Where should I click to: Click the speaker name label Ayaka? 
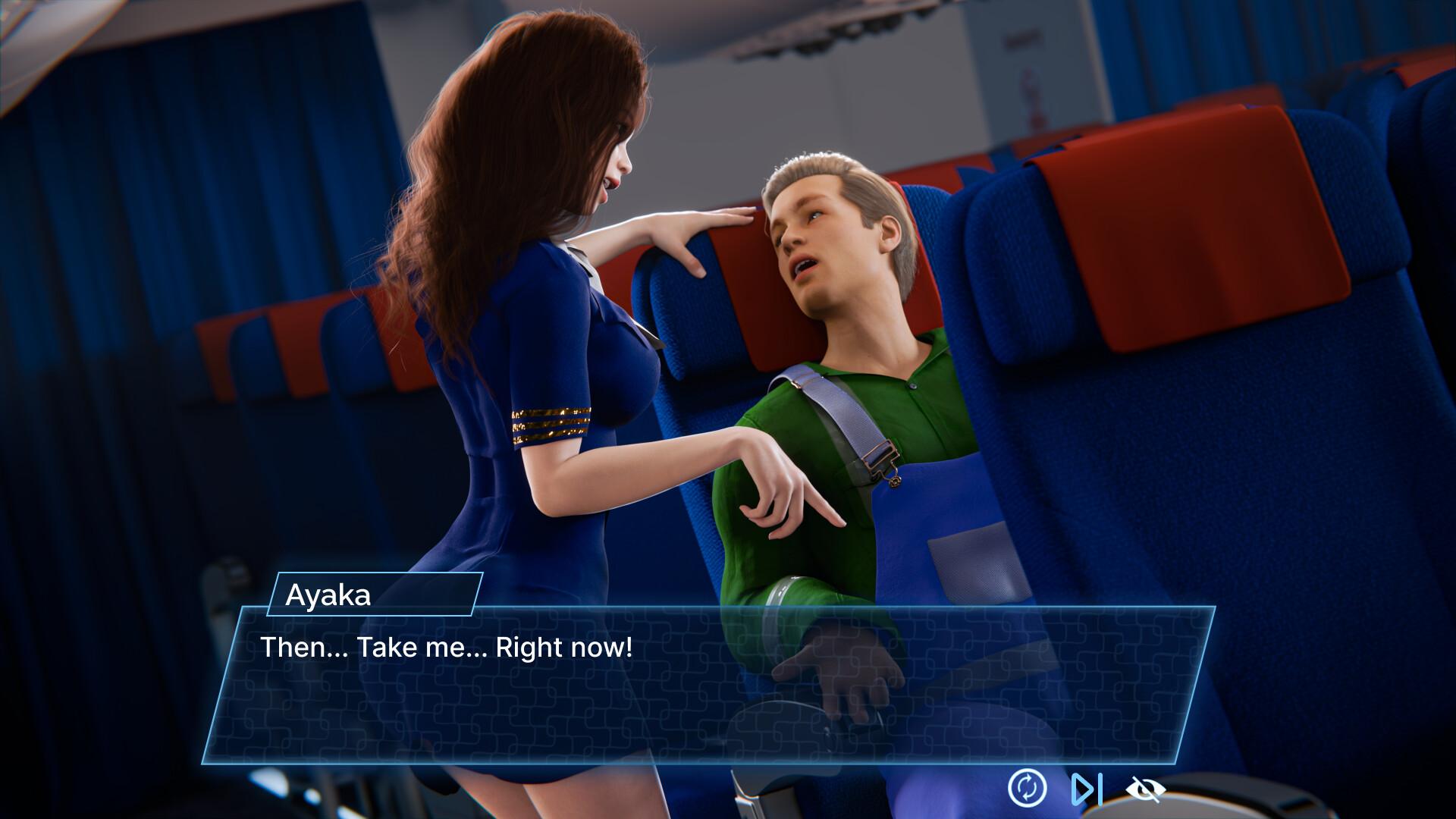point(328,597)
